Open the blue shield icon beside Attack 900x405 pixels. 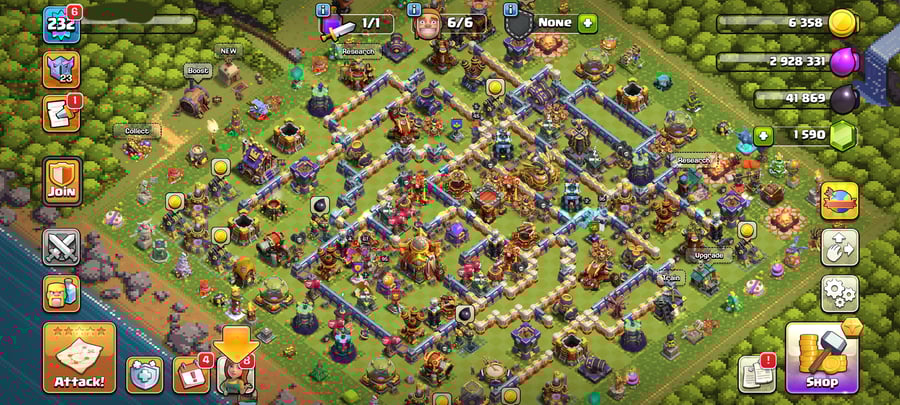[144, 374]
